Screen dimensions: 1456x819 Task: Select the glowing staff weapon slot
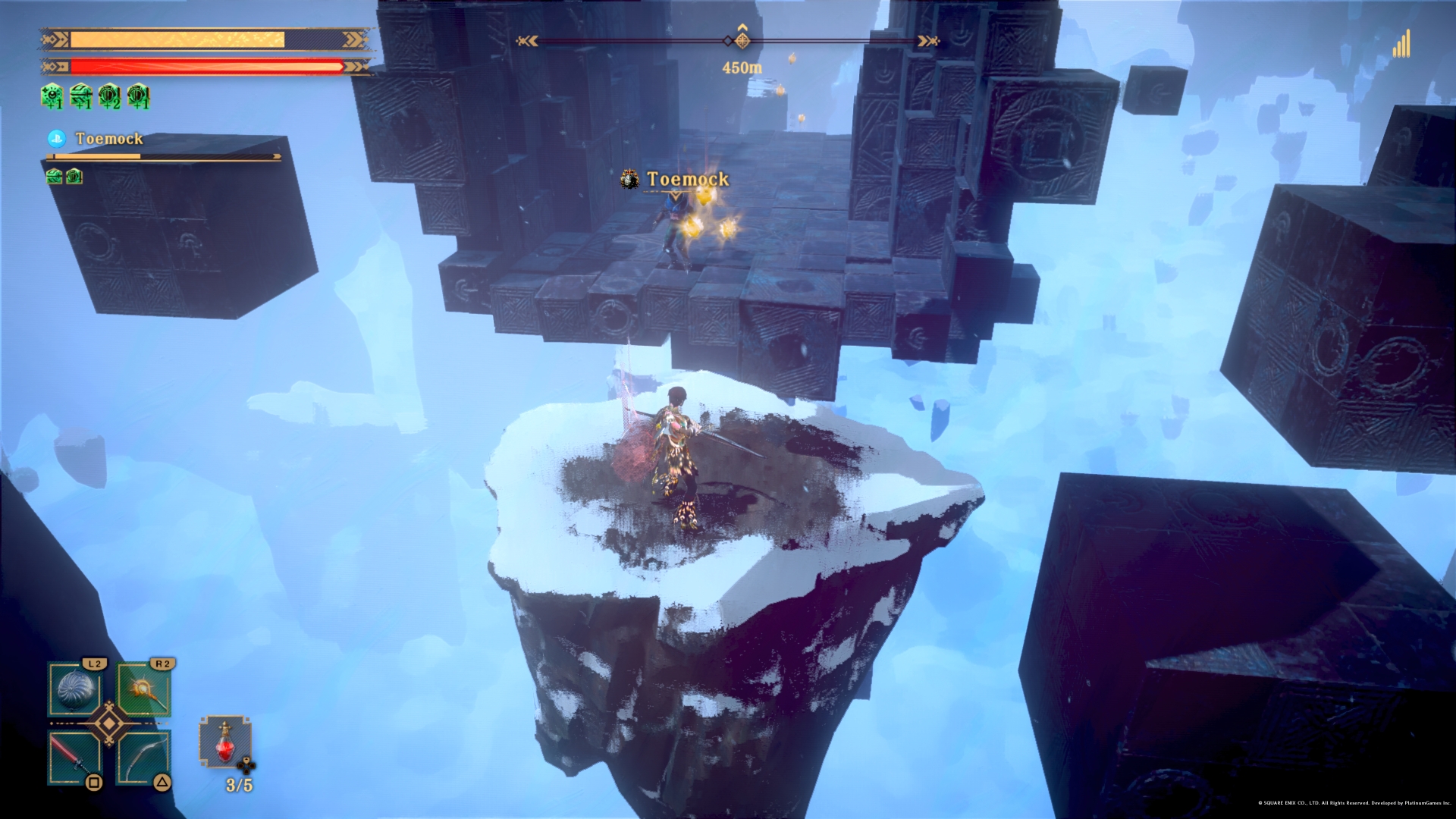pyautogui.click(x=143, y=689)
